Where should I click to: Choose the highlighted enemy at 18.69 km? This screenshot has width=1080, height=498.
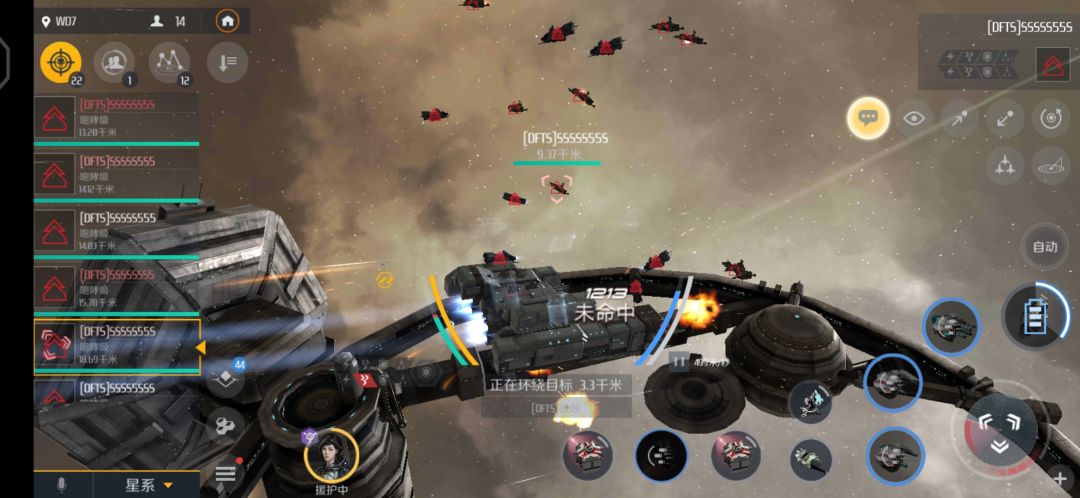click(116, 345)
